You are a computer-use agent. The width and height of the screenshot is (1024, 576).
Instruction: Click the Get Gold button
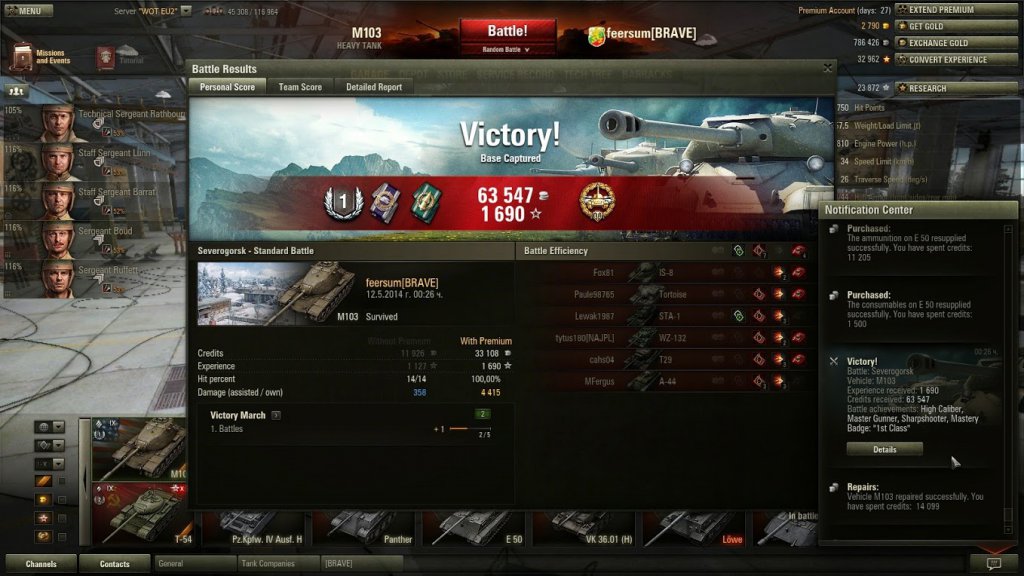[957, 26]
